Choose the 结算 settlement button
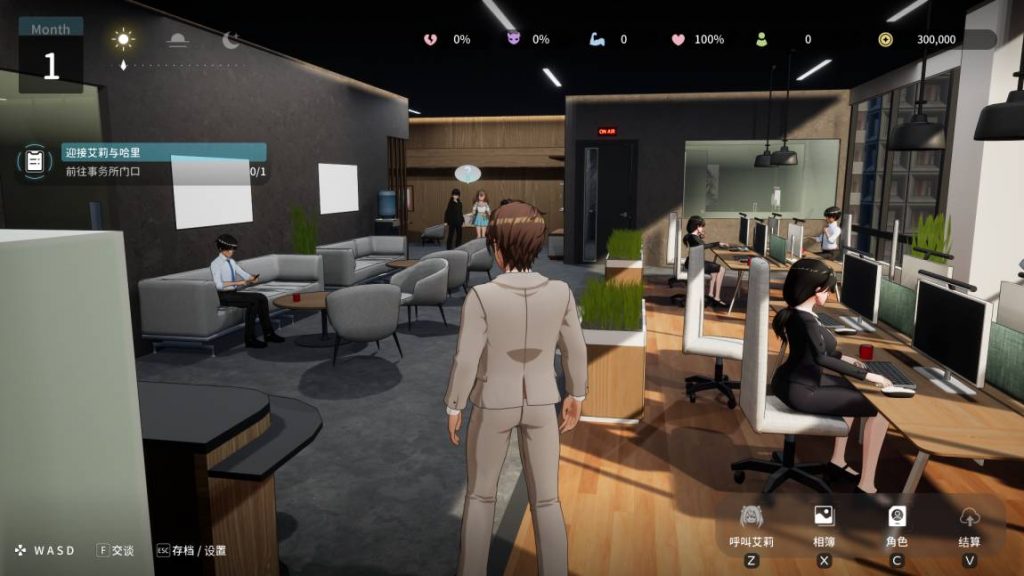Viewport: 1024px width, 576px height. [x=969, y=517]
